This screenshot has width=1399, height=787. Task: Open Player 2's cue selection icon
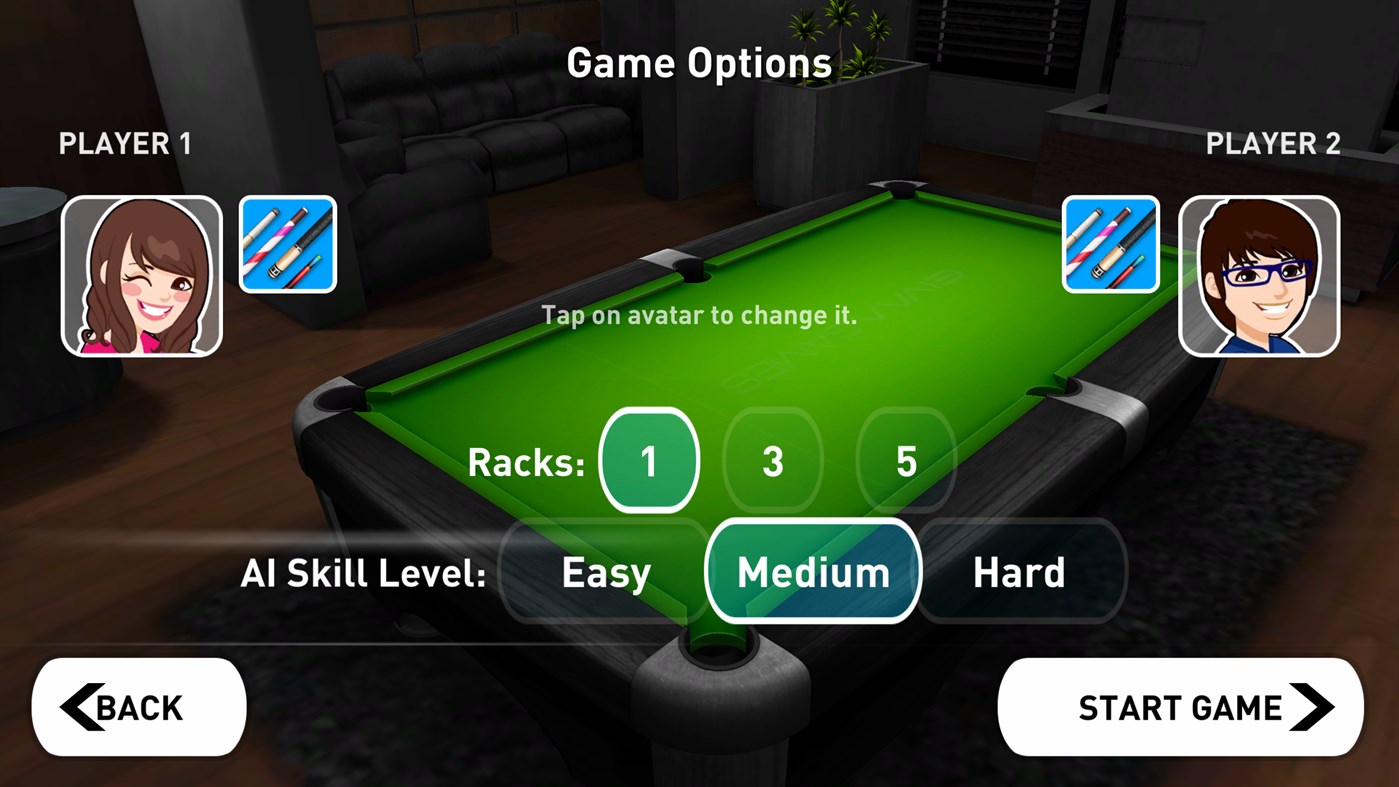pyautogui.click(x=1111, y=244)
